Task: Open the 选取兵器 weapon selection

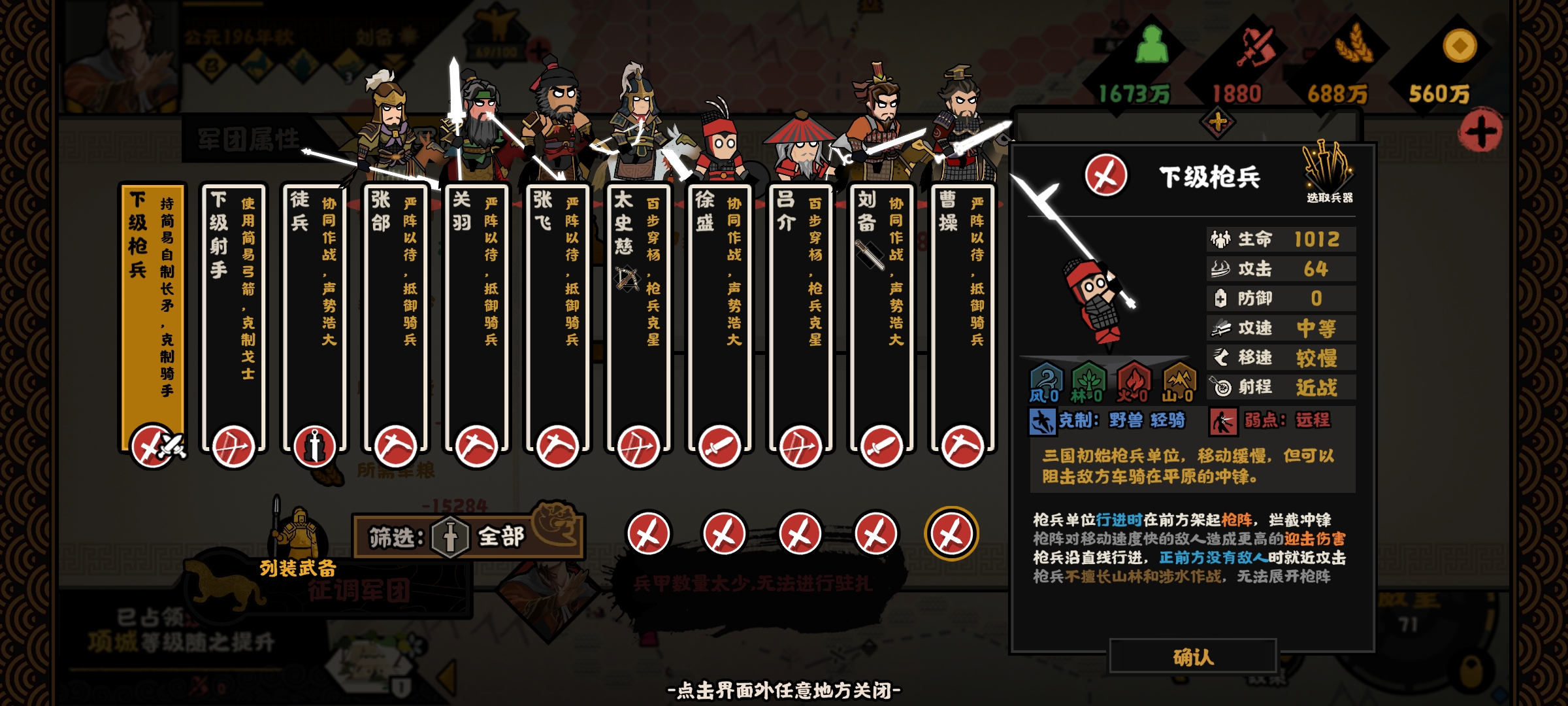Action: pos(1329,173)
